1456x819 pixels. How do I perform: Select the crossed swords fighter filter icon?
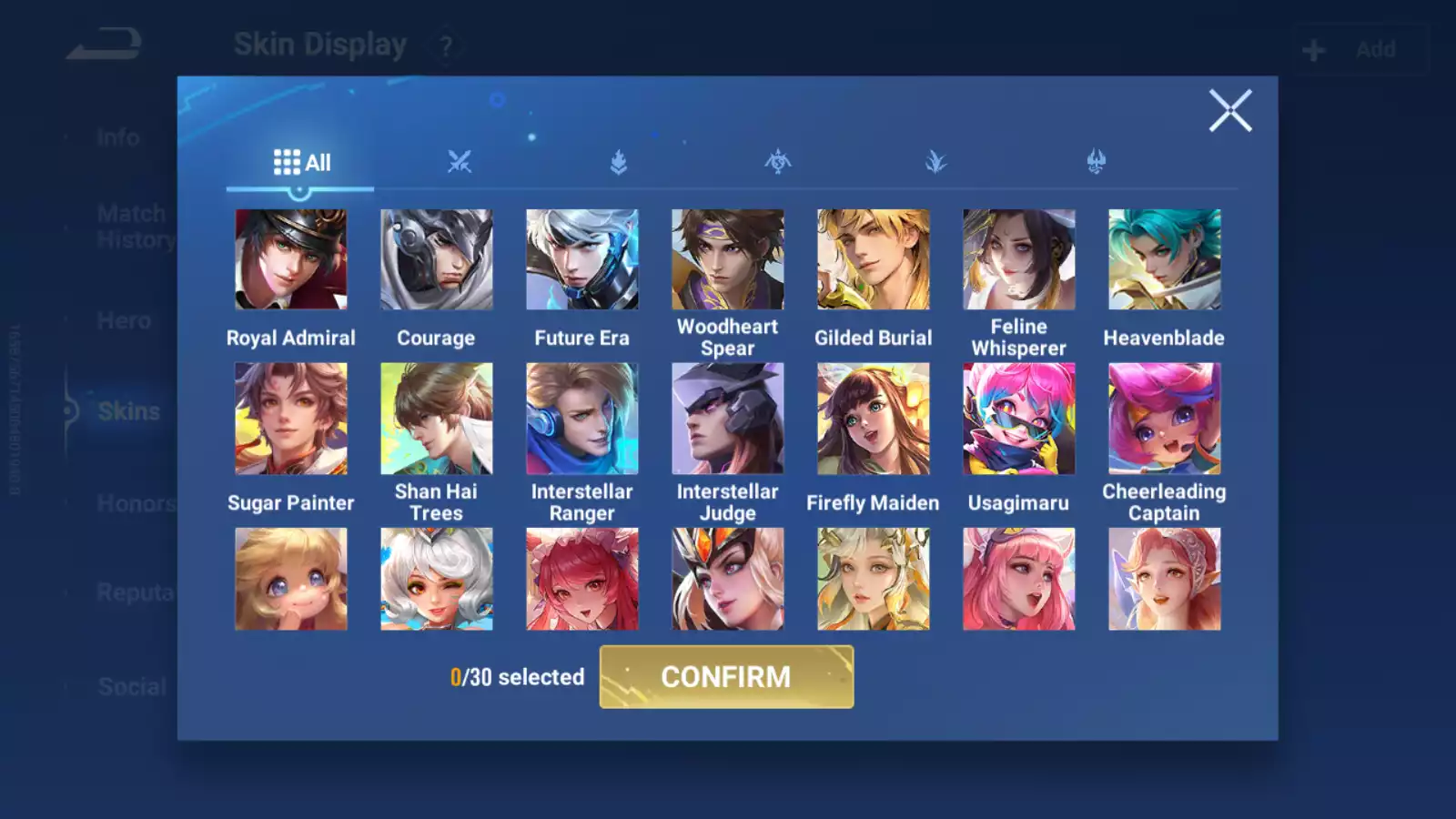461,162
